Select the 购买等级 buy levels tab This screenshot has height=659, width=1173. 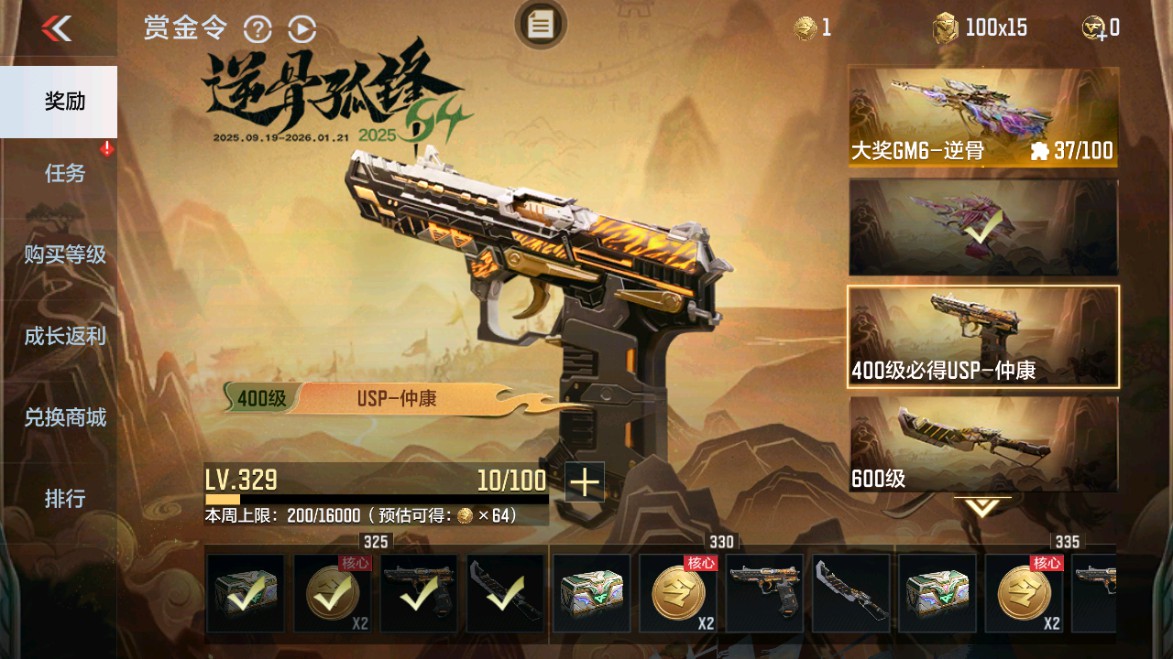(x=64, y=254)
